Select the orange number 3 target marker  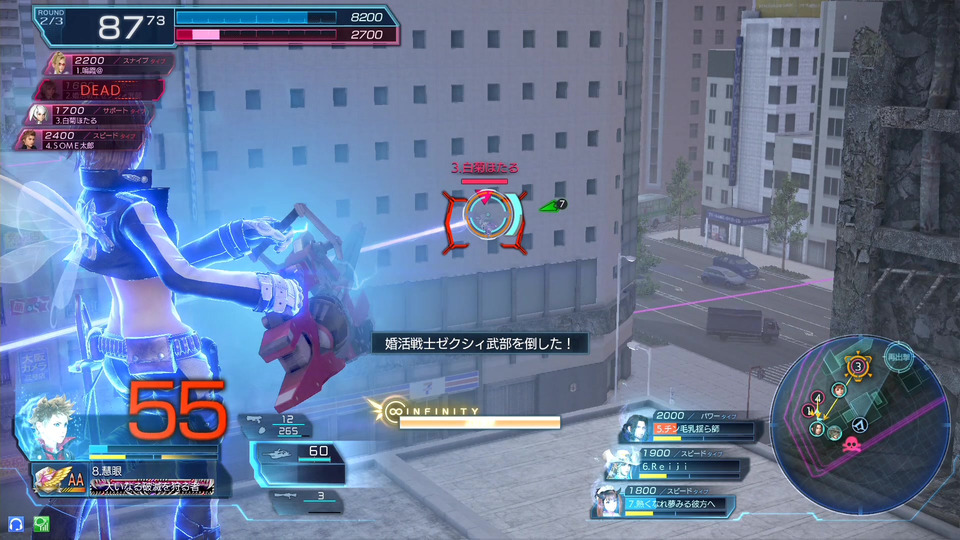[x=858, y=367]
